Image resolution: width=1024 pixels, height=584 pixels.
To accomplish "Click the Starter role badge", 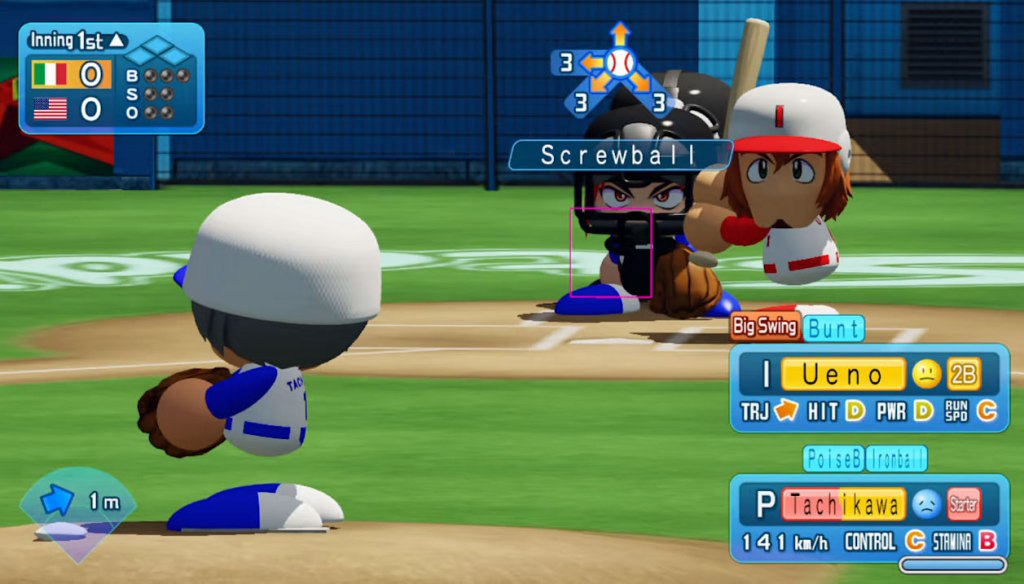I will tap(963, 504).
